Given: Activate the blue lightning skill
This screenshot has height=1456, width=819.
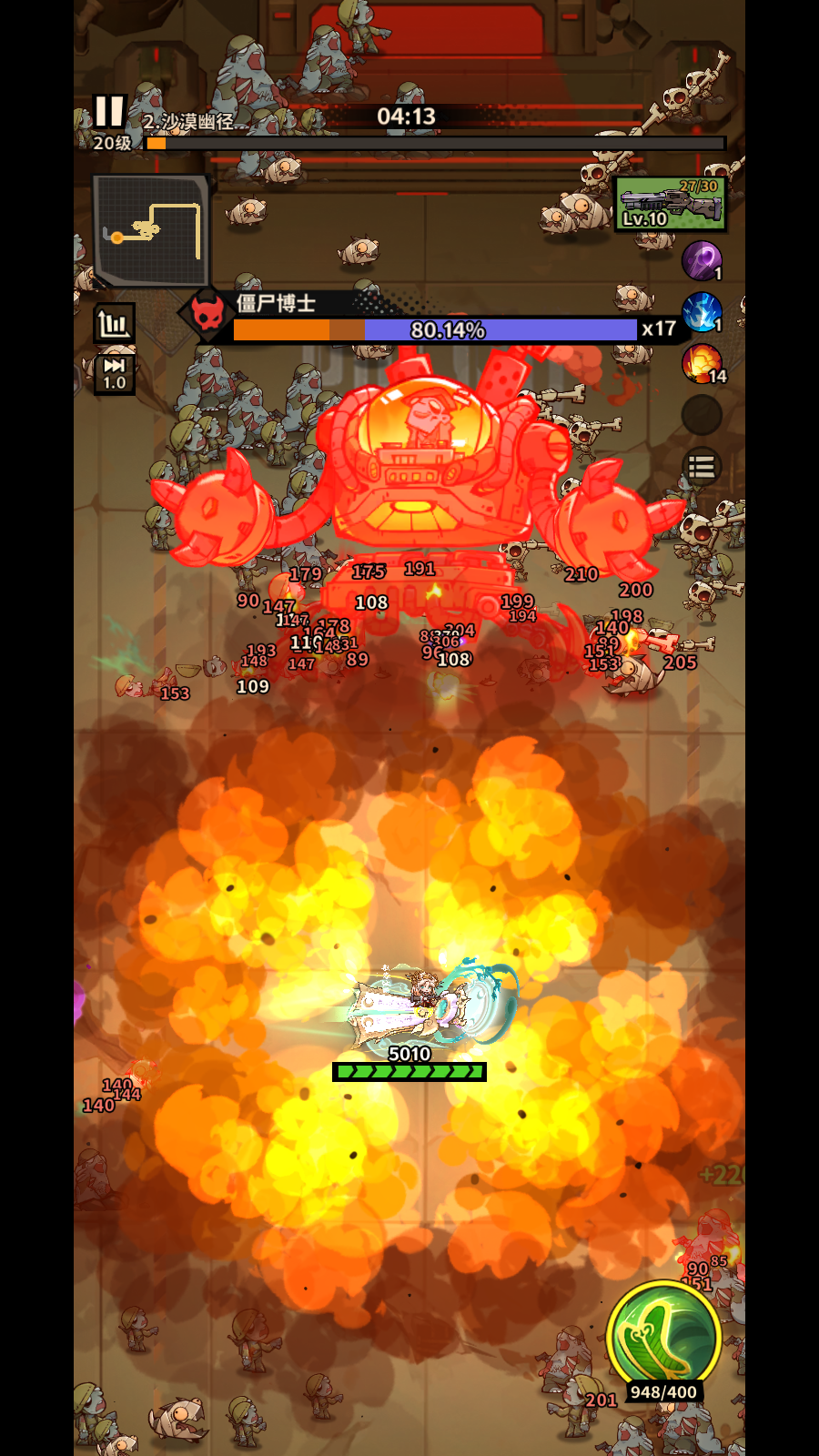Looking at the screenshot, I should pyautogui.click(x=702, y=313).
